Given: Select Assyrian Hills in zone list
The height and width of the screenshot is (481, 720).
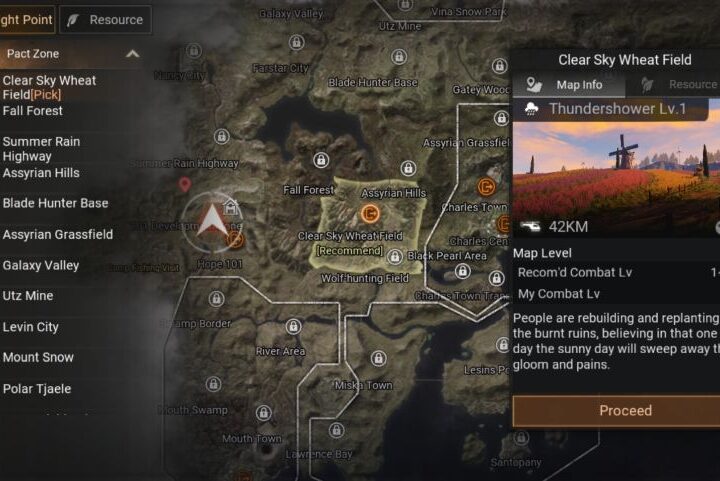Looking at the screenshot, I should pyautogui.click(x=41, y=173).
